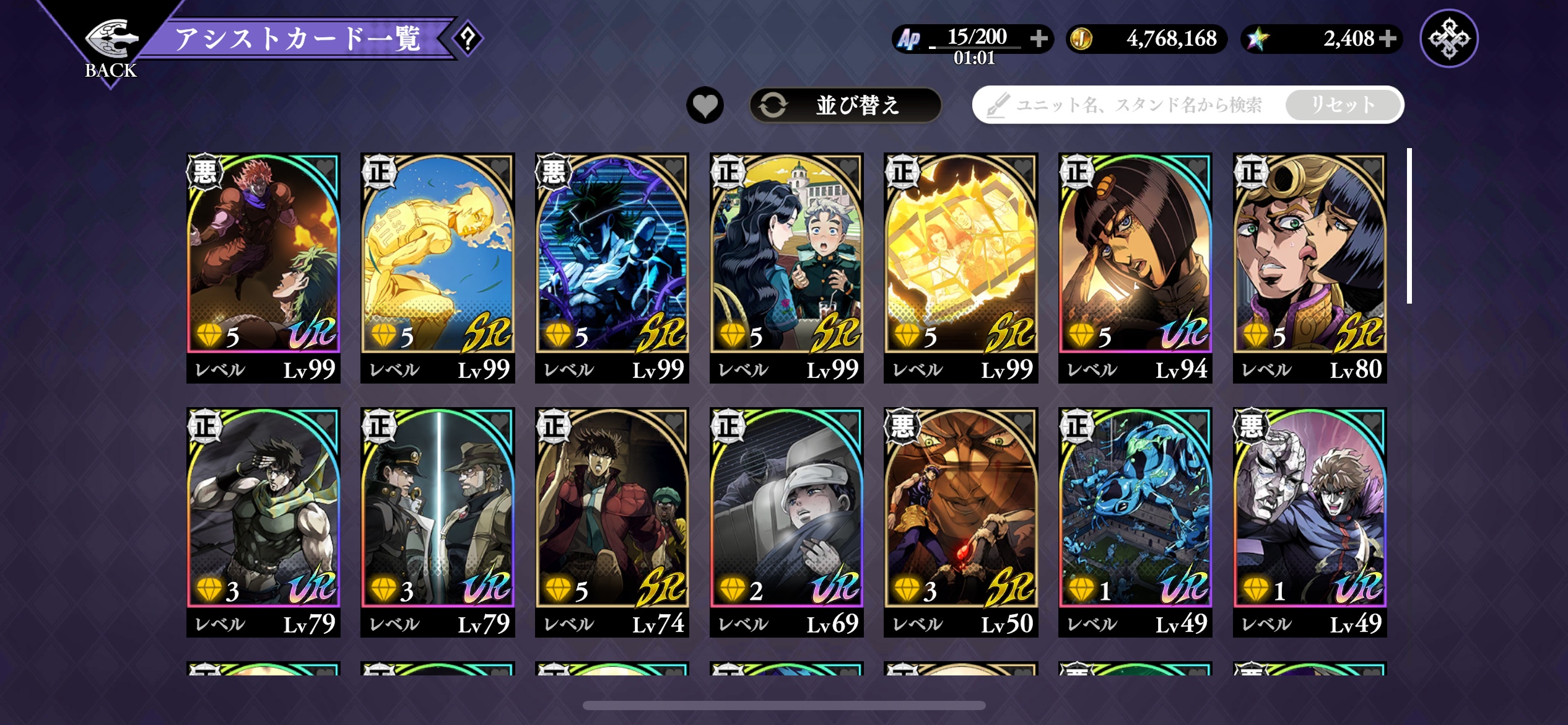Choose the SR card with dark-haired woman and boy

coord(786,266)
